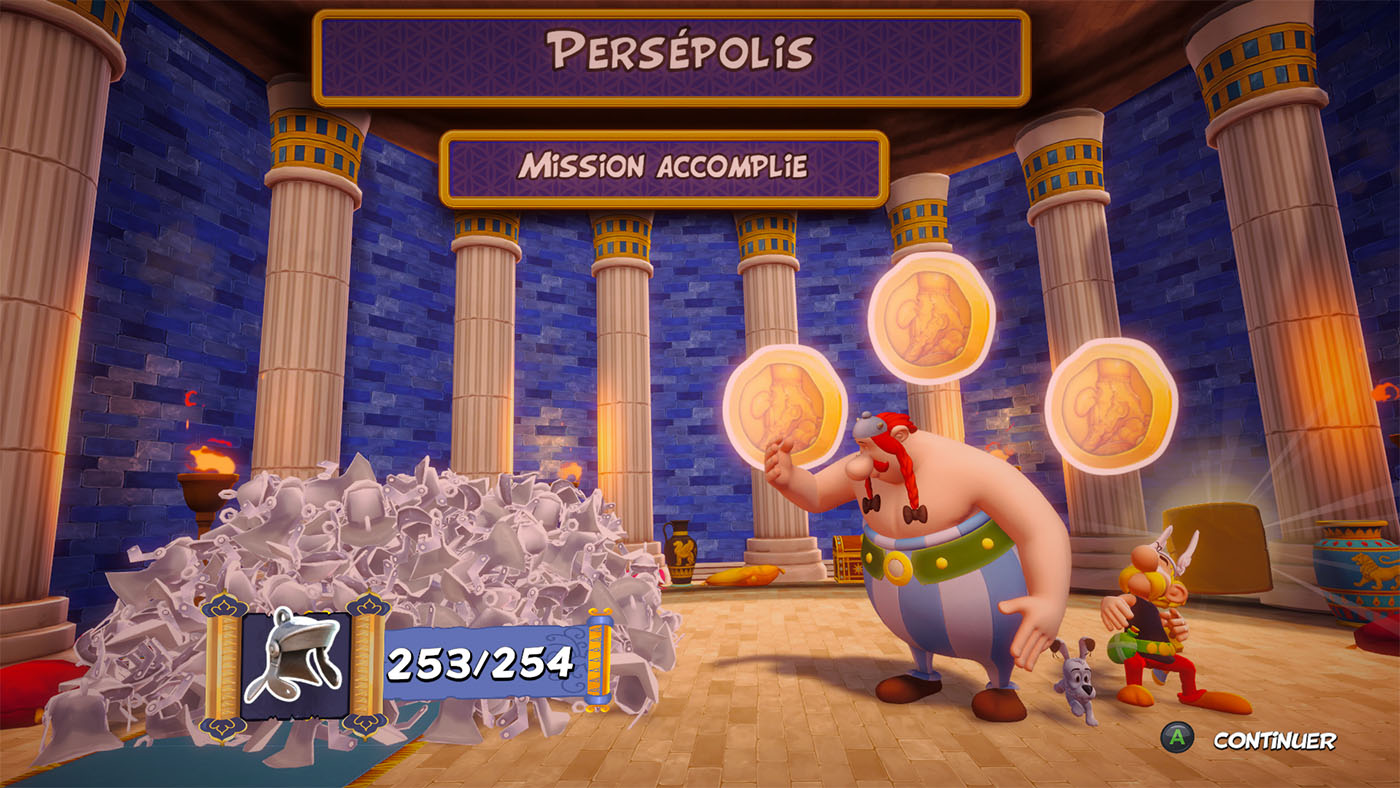Select the Continuer label to proceed
Viewport: 1400px width, 788px height.
pos(1273,741)
